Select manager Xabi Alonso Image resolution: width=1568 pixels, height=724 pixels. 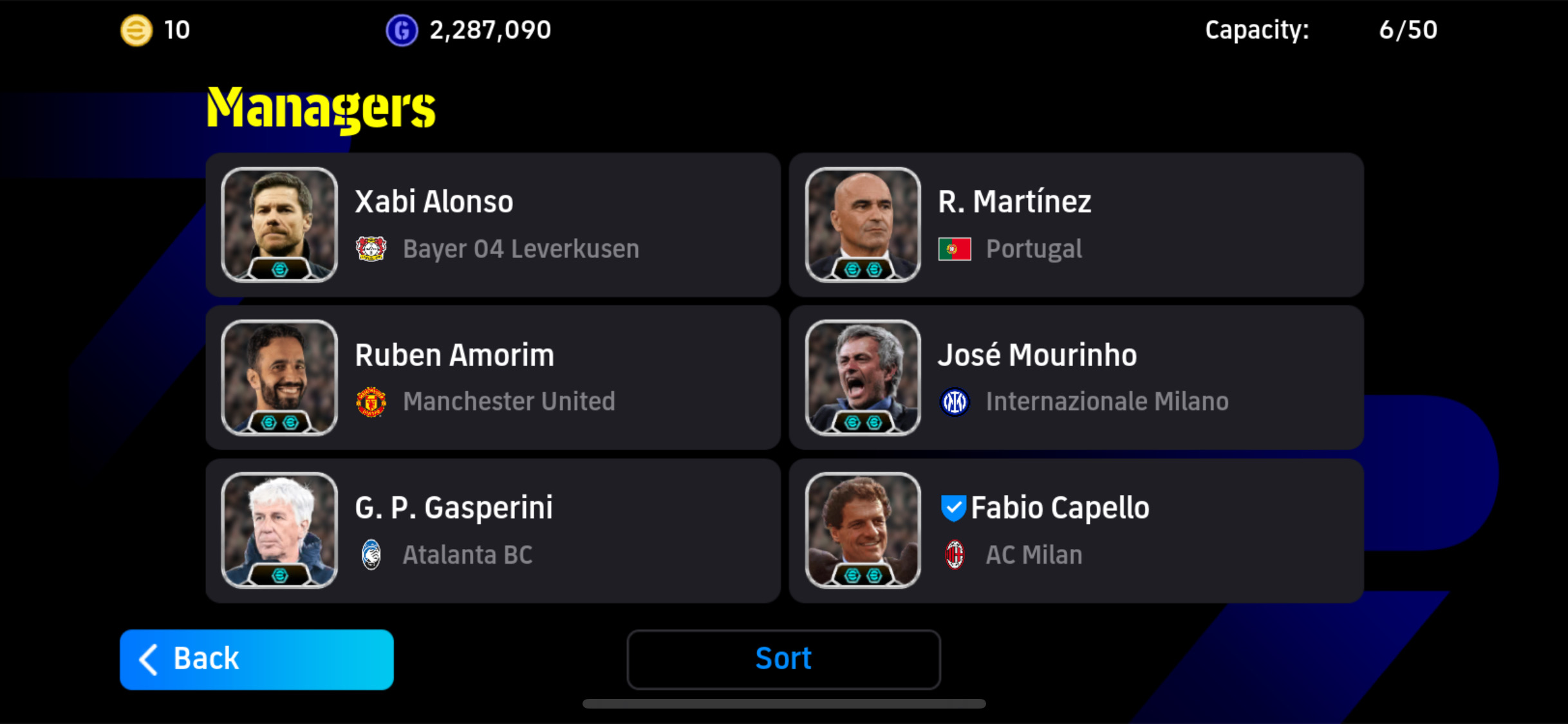[x=492, y=225]
